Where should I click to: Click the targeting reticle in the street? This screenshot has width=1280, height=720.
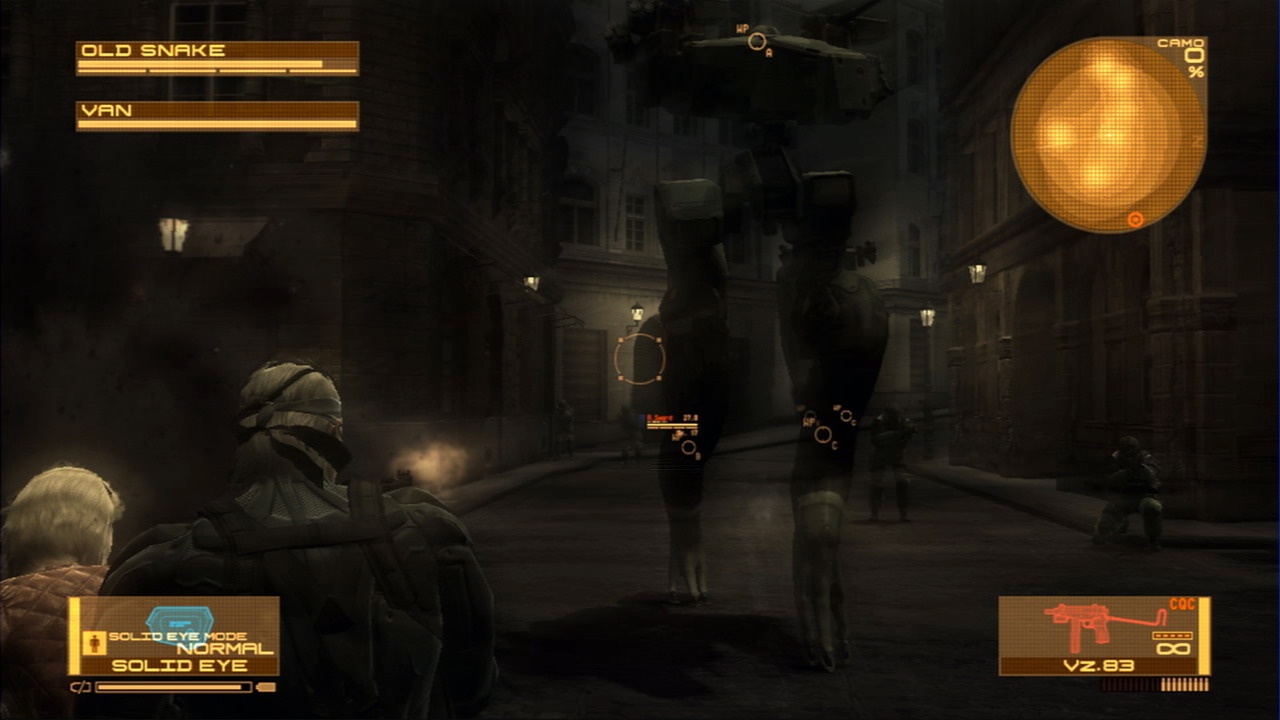[641, 358]
